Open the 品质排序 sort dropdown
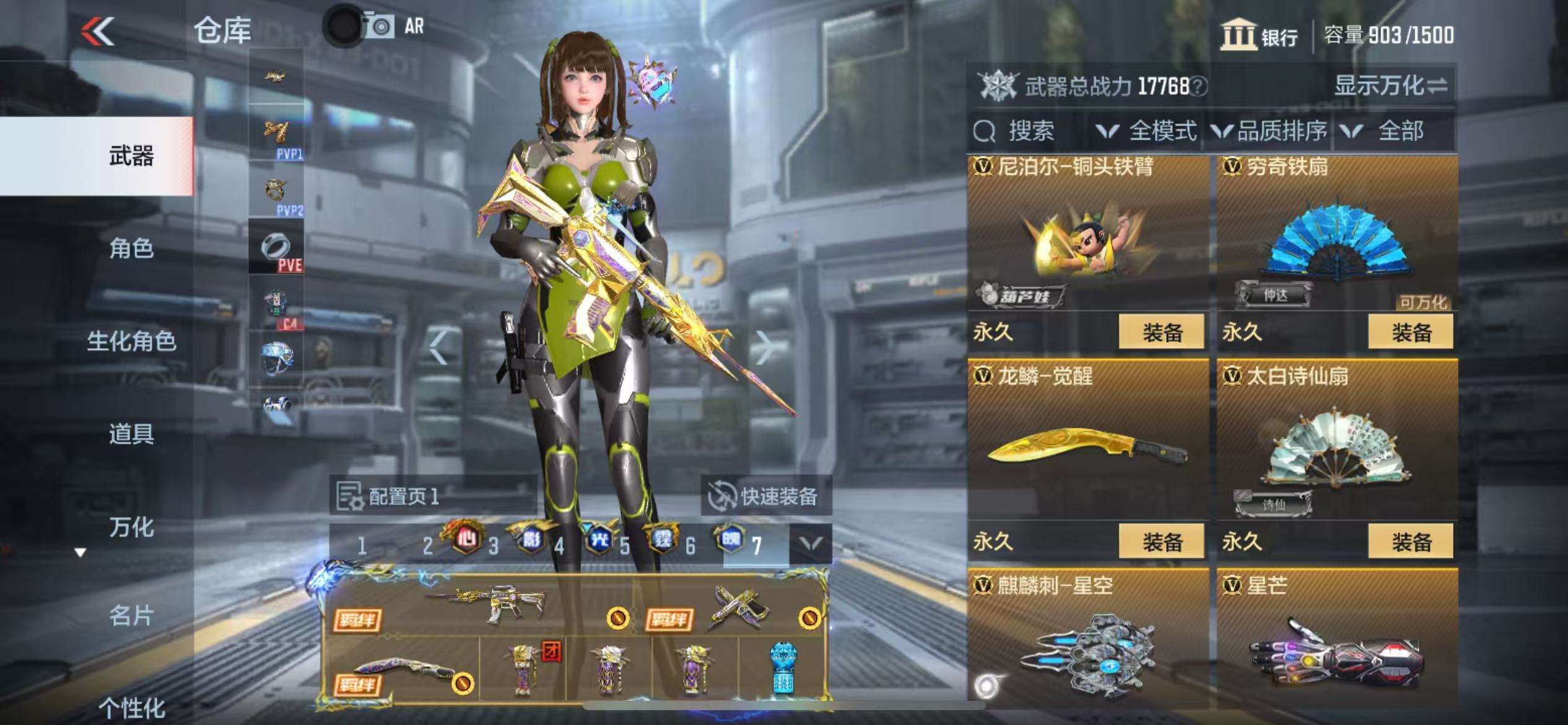Image resolution: width=1568 pixels, height=725 pixels. tap(1270, 131)
